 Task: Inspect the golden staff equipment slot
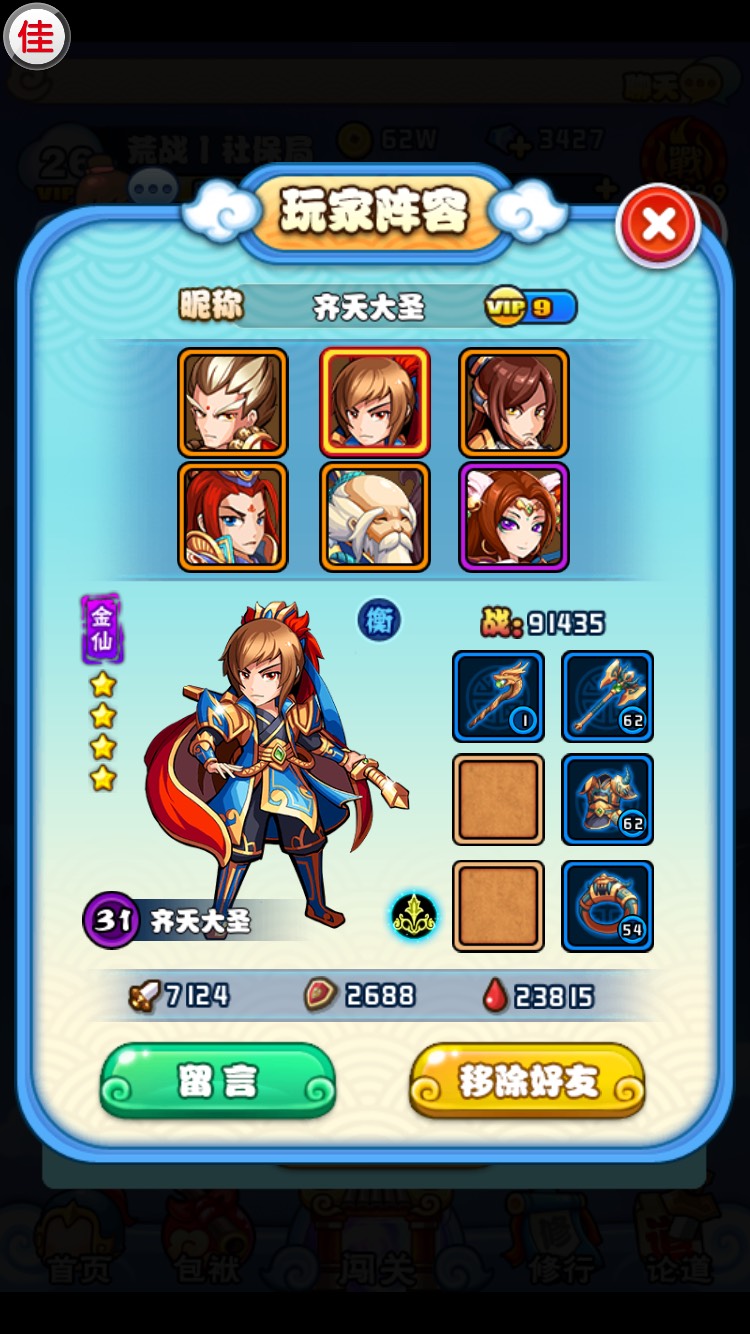[498, 696]
